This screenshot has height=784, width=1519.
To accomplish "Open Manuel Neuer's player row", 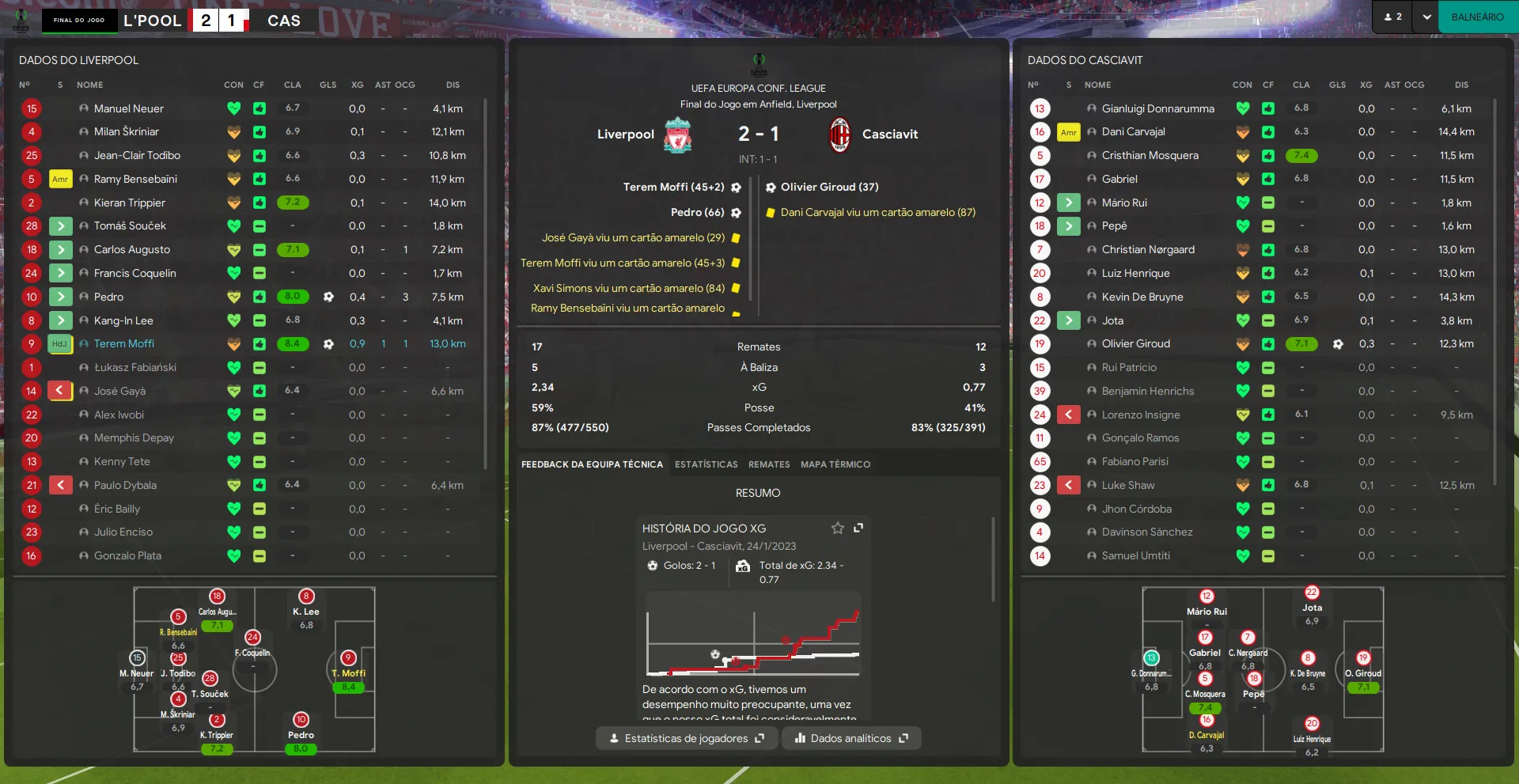I will 129,108.
